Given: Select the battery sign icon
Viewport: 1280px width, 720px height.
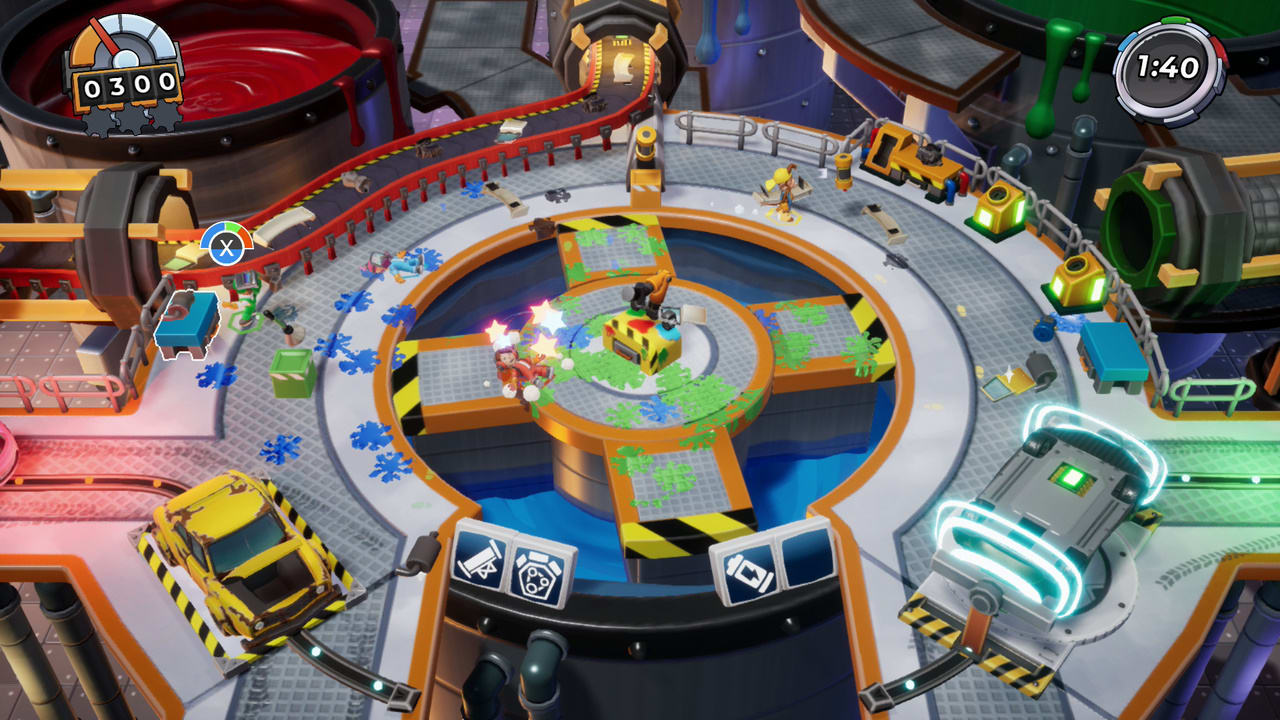Looking at the screenshot, I should [748, 570].
